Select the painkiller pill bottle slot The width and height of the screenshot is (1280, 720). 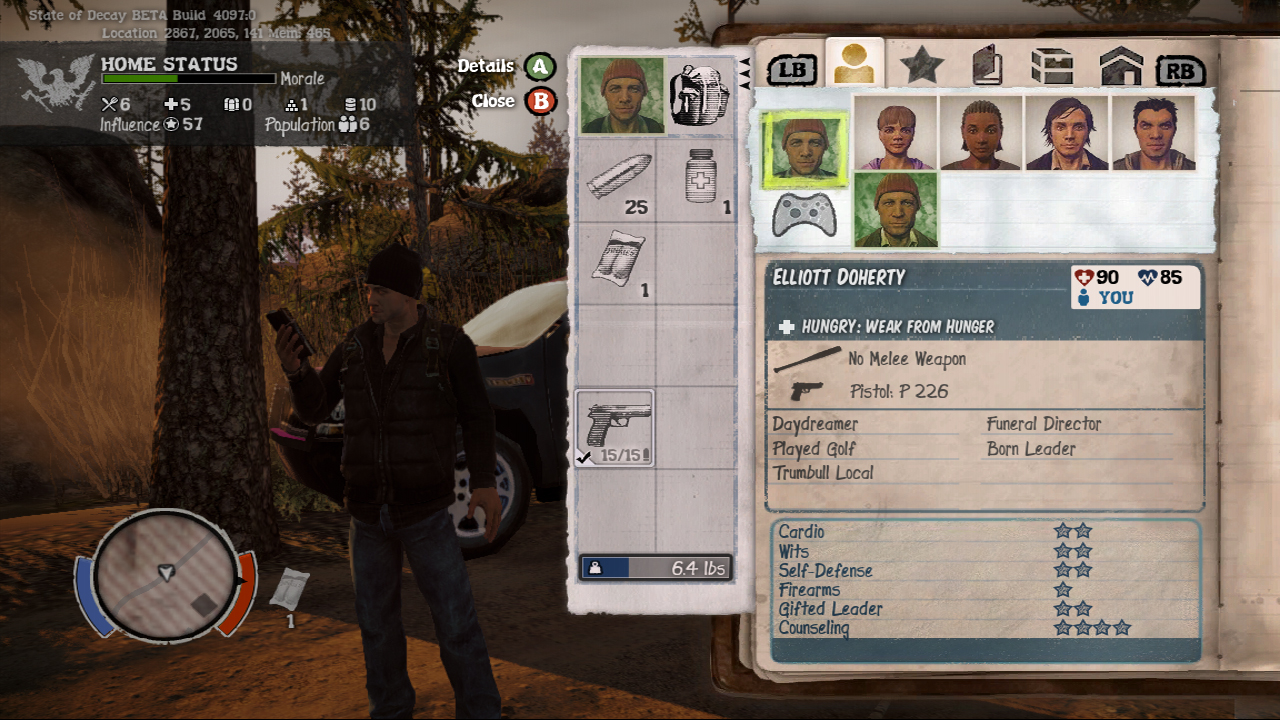701,180
